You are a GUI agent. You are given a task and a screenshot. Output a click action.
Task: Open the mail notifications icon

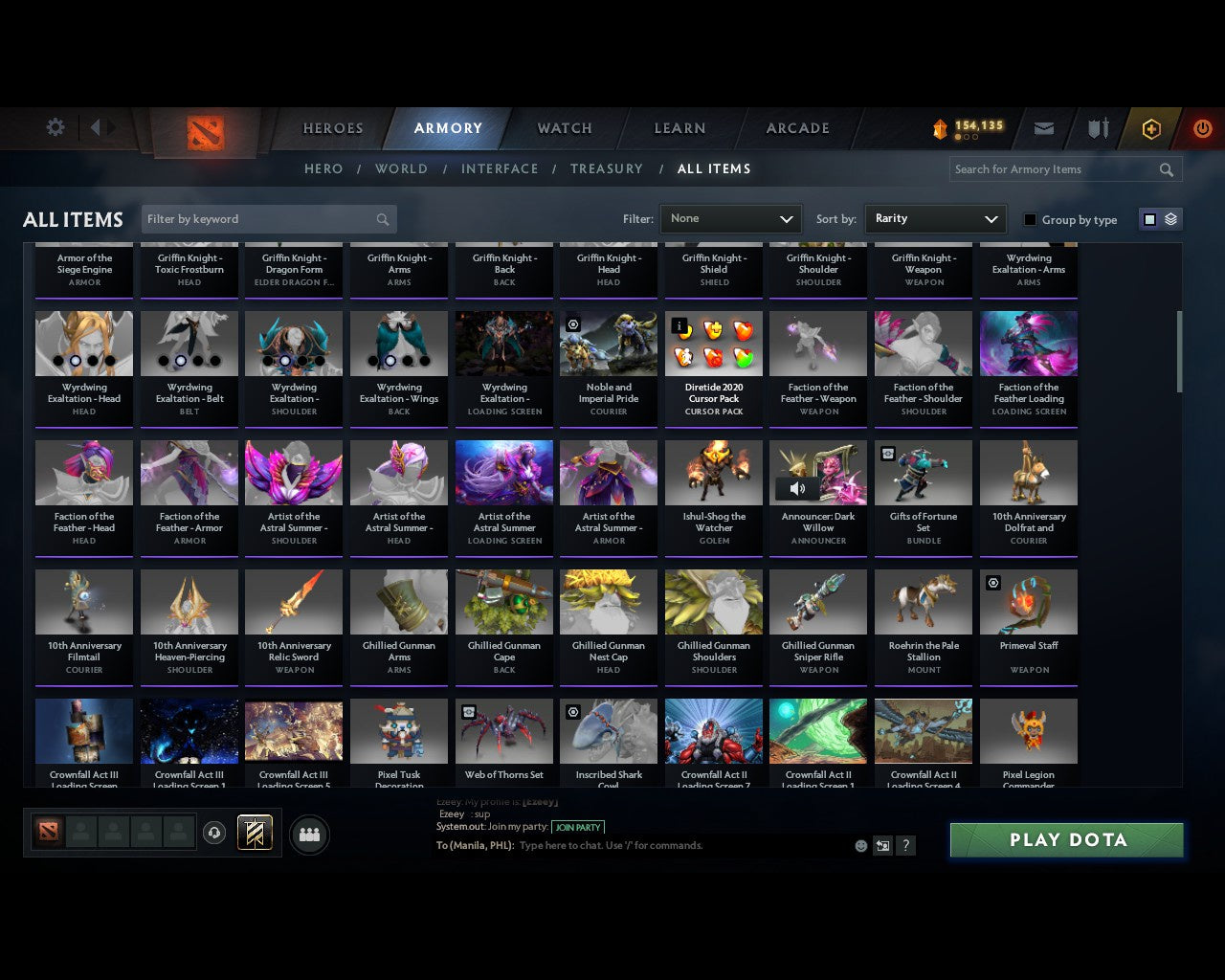point(1044,128)
